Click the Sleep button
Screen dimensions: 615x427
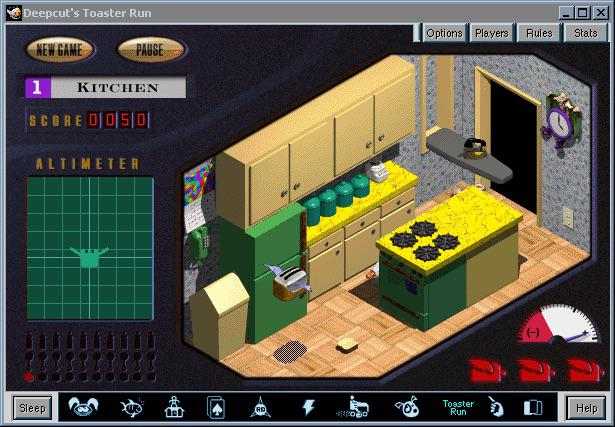[32, 408]
